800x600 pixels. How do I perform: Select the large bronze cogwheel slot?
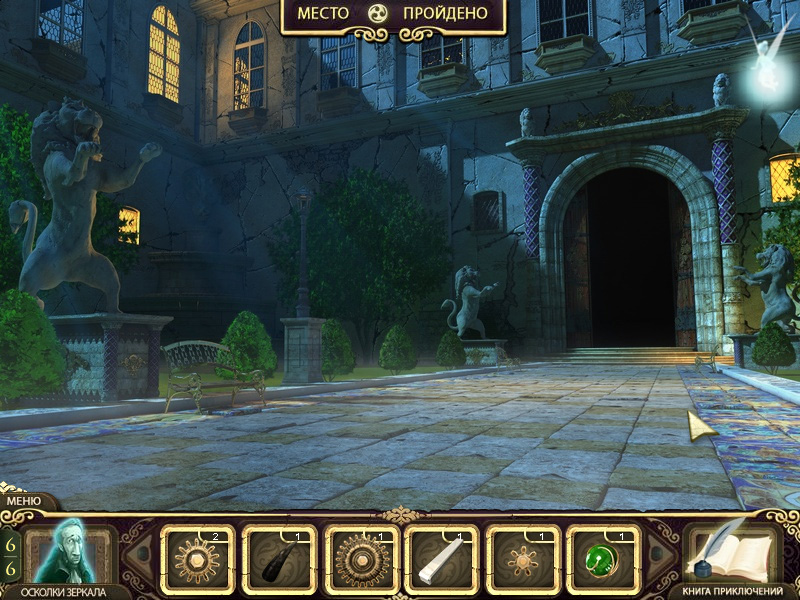pyautogui.click(x=361, y=557)
